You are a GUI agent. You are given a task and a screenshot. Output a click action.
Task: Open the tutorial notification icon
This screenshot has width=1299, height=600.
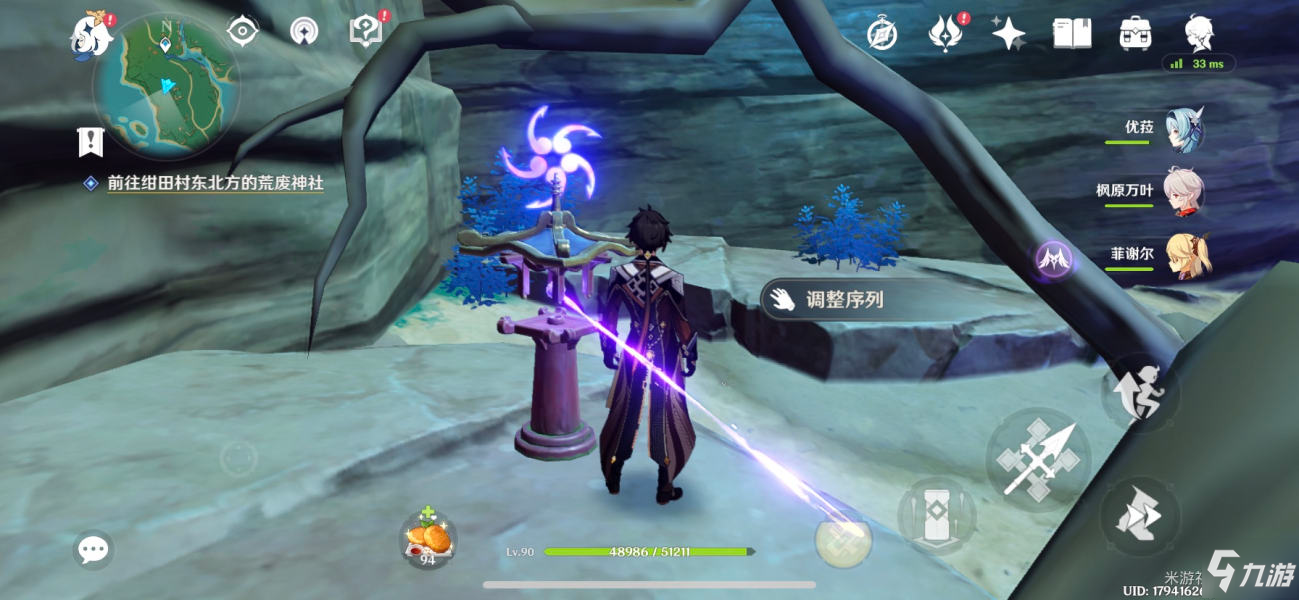pos(366,31)
